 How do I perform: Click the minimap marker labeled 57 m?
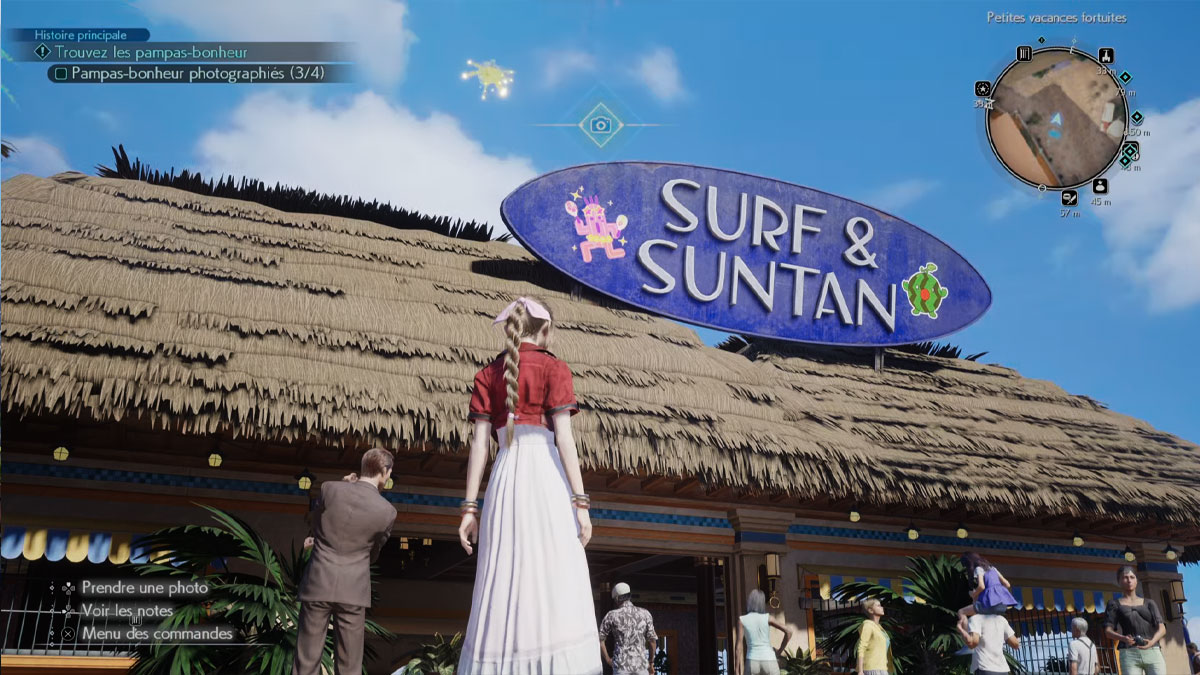coord(1070,197)
